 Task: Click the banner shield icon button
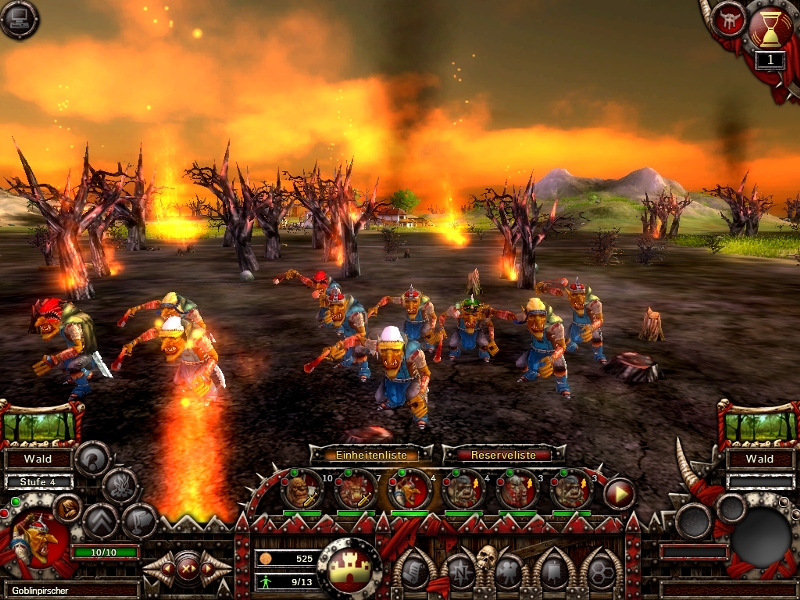click(552, 571)
